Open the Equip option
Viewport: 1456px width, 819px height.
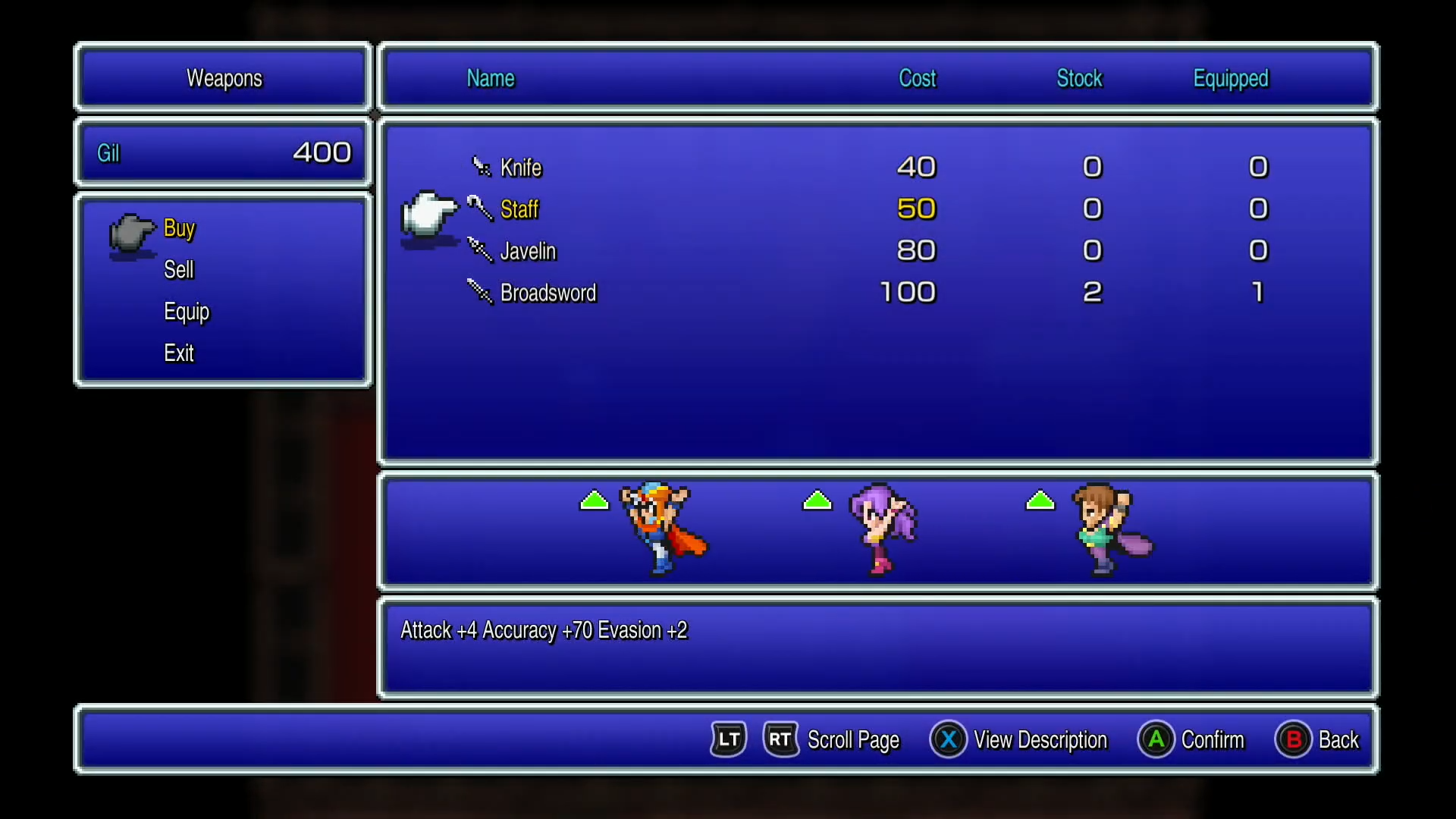pyautogui.click(x=186, y=311)
